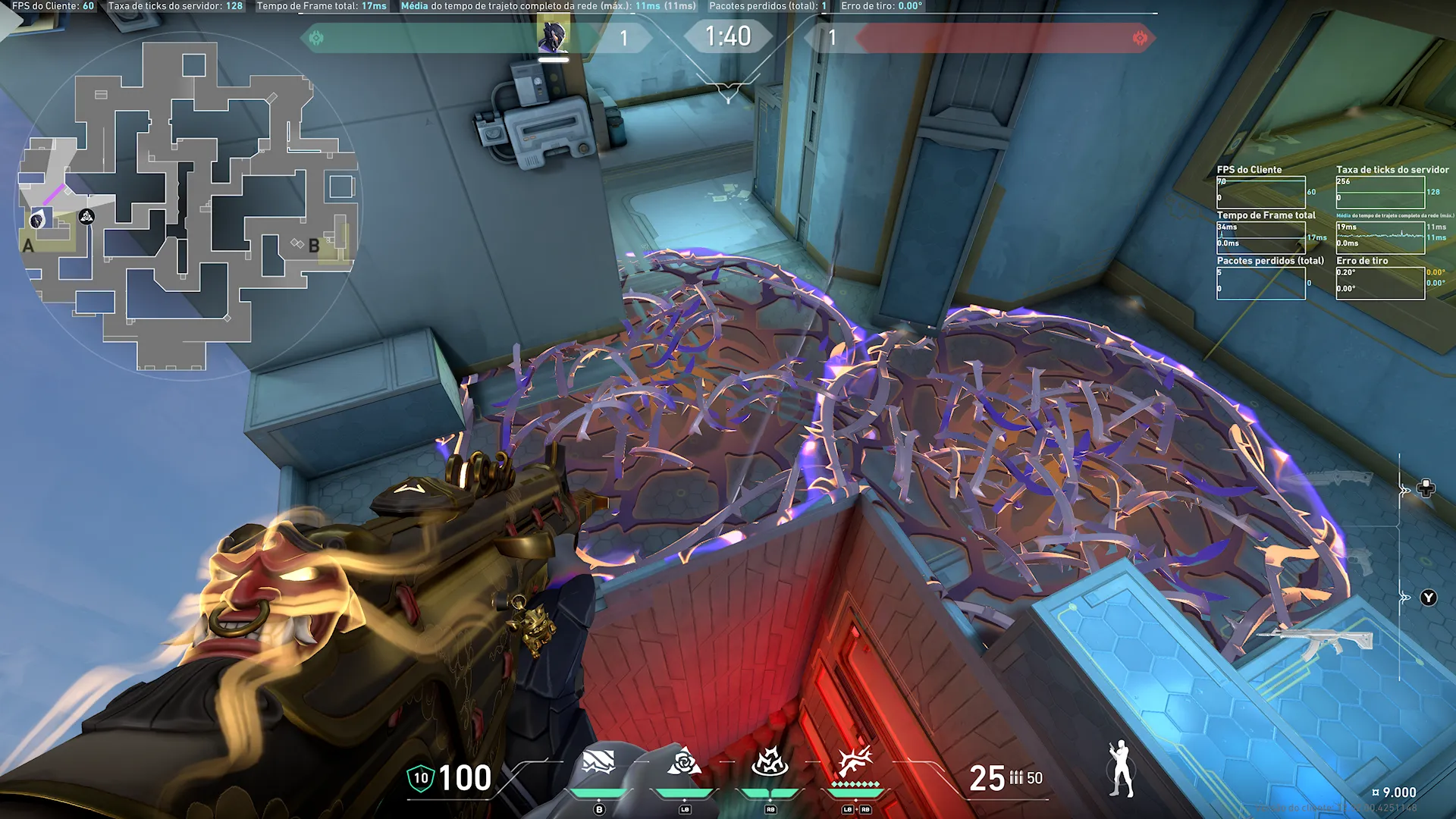The height and width of the screenshot is (819, 1456).
Task: Use the Razorvine nest ability icon
Action: pyautogui.click(x=770, y=763)
